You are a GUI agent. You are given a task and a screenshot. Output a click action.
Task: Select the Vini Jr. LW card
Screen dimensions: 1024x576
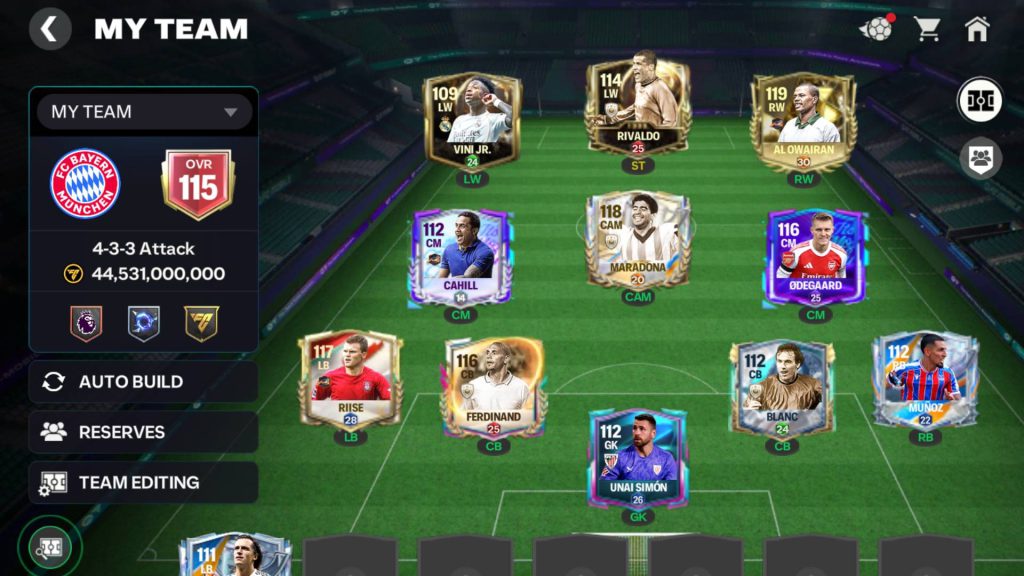coord(472,121)
